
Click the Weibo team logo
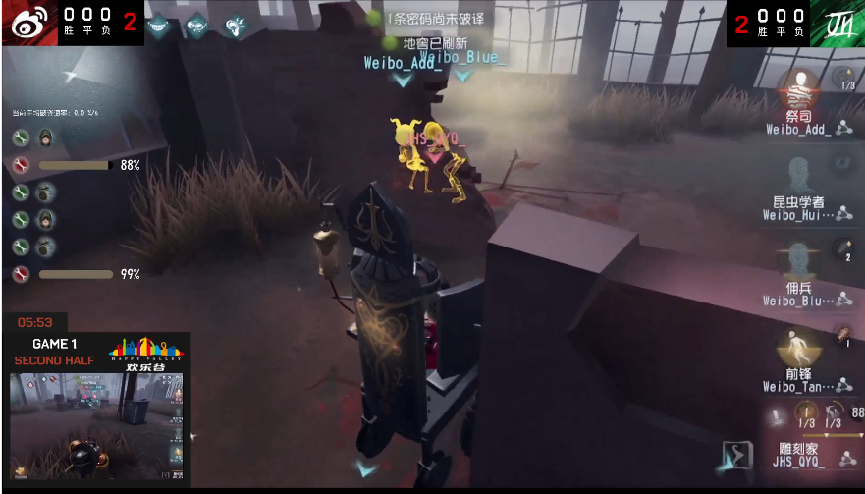tap(27, 22)
